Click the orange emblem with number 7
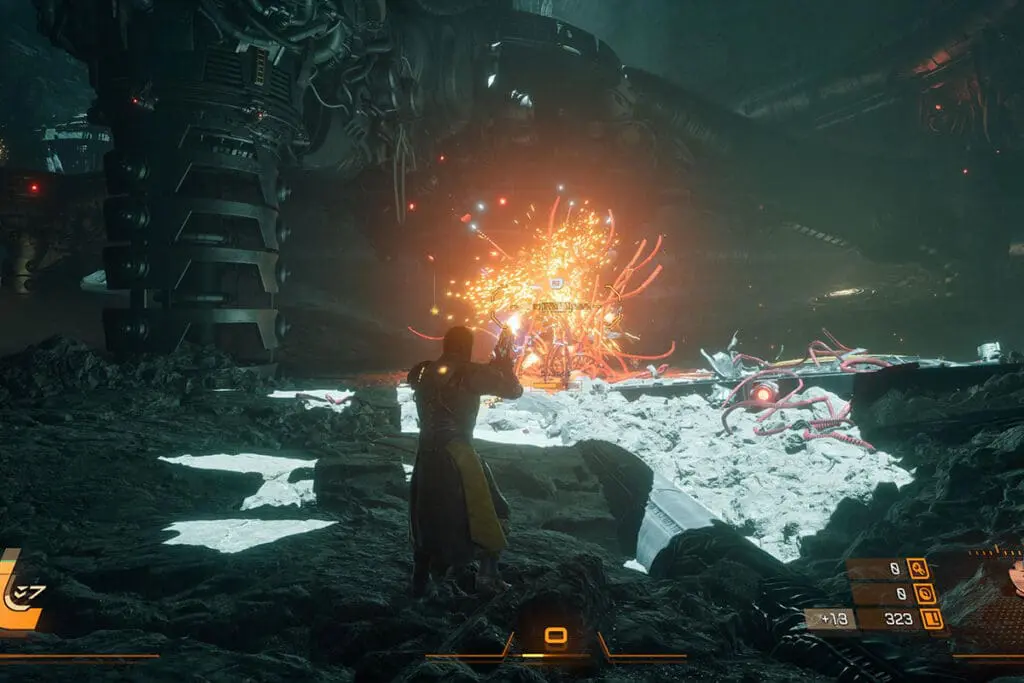1024x683 pixels. (22, 593)
